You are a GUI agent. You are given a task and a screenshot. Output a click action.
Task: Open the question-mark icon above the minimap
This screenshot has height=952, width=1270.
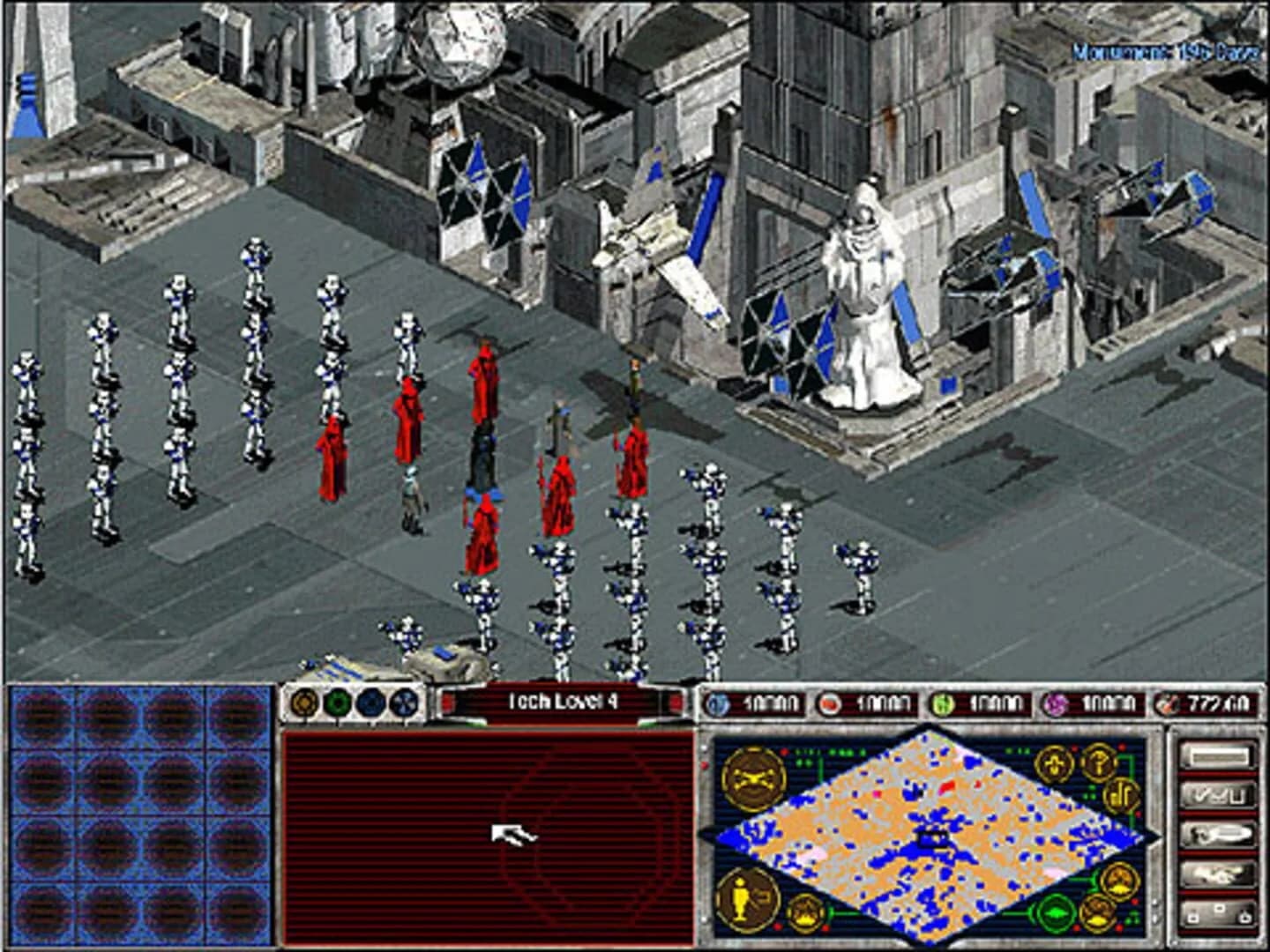(x=1100, y=763)
